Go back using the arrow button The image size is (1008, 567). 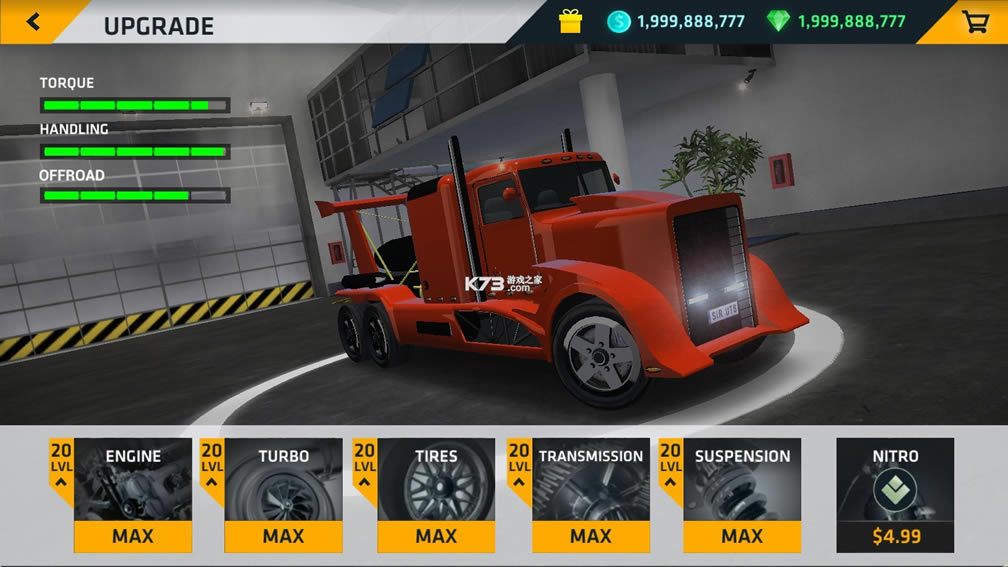tap(33, 21)
